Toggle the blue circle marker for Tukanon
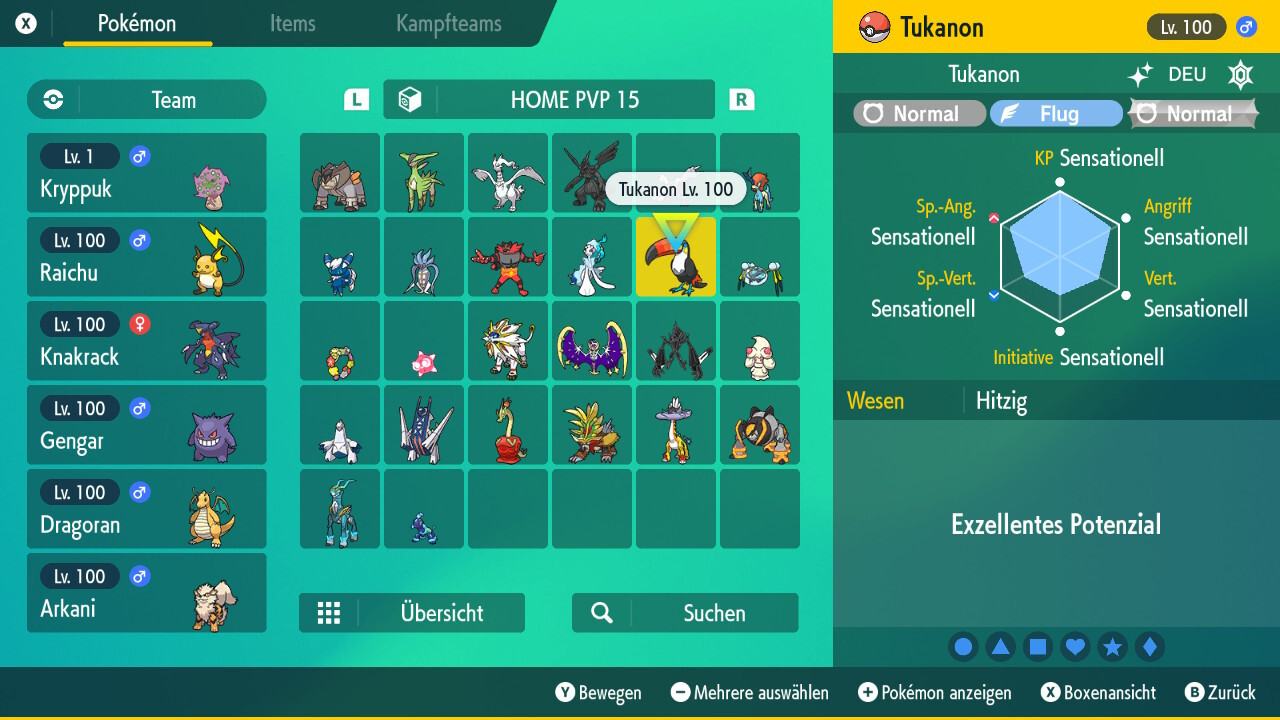Image resolution: width=1280 pixels, height=720 pixels. coord(962,646)
